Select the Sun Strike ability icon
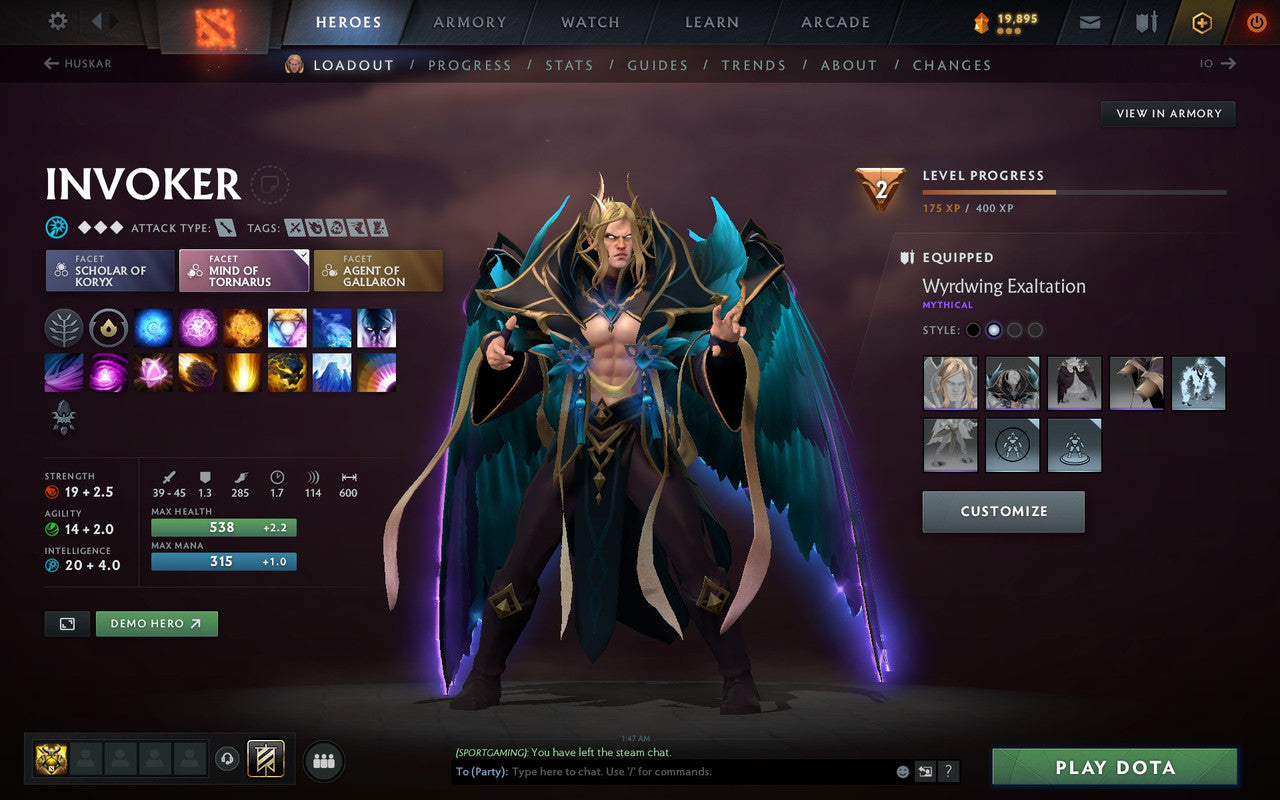This screenshot has height=800, width=1280. (x=242, y=373)
